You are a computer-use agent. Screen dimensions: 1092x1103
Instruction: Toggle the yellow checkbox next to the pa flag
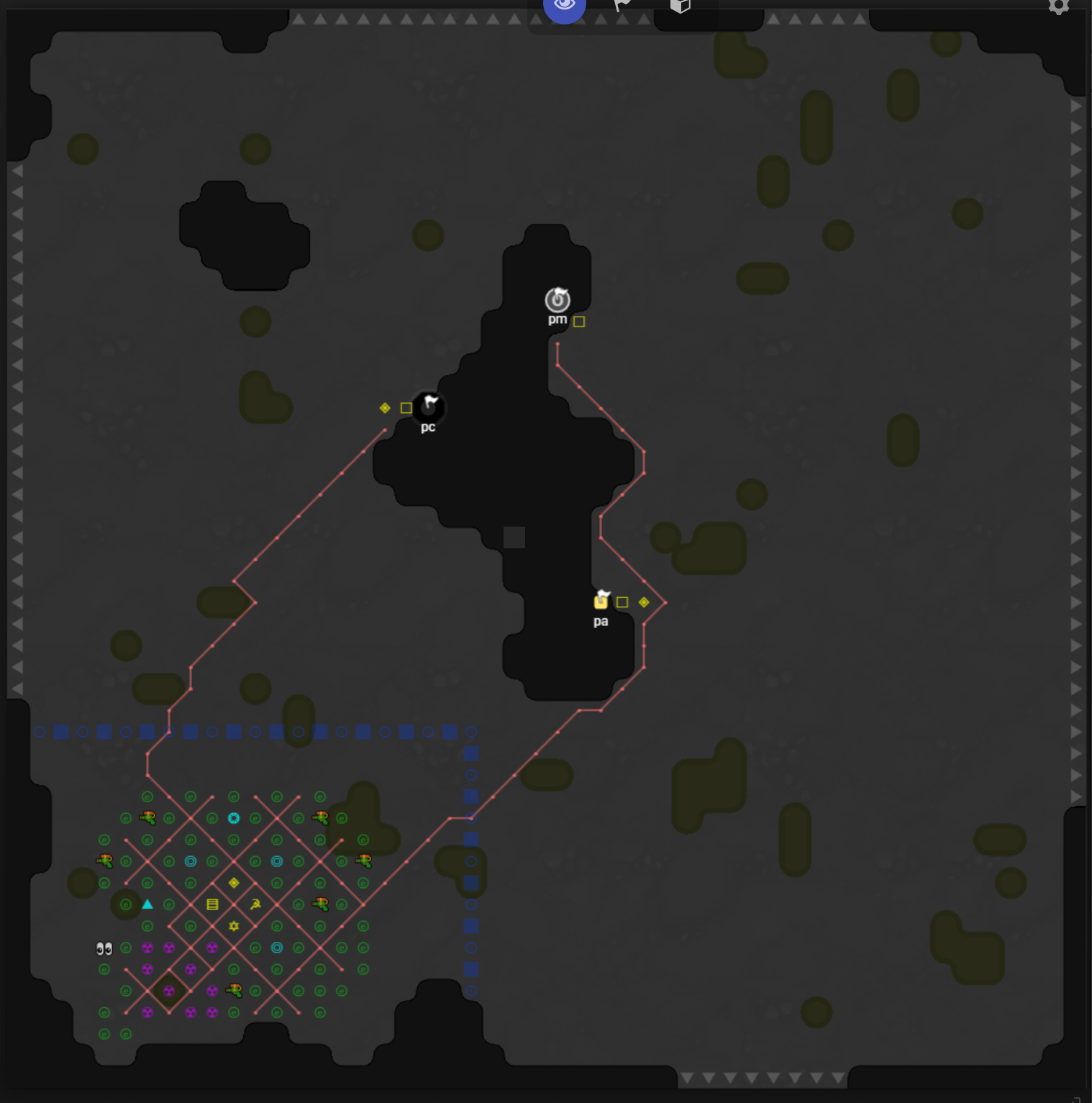(x=622, y=601)
